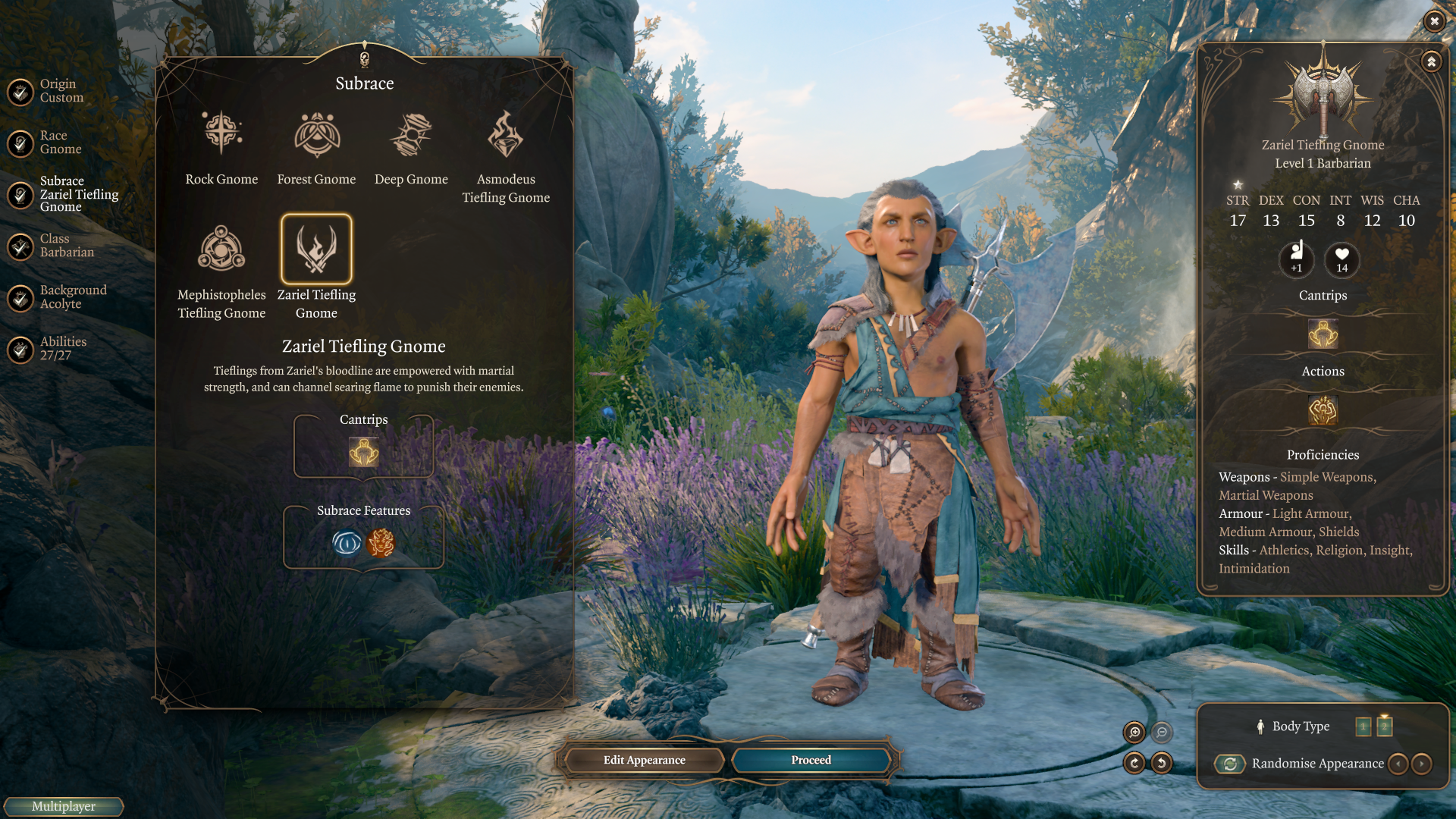This screenshot has width=1456, height=819.
Task: Click the Edit Appearance button
Action: tap(644, 760)
